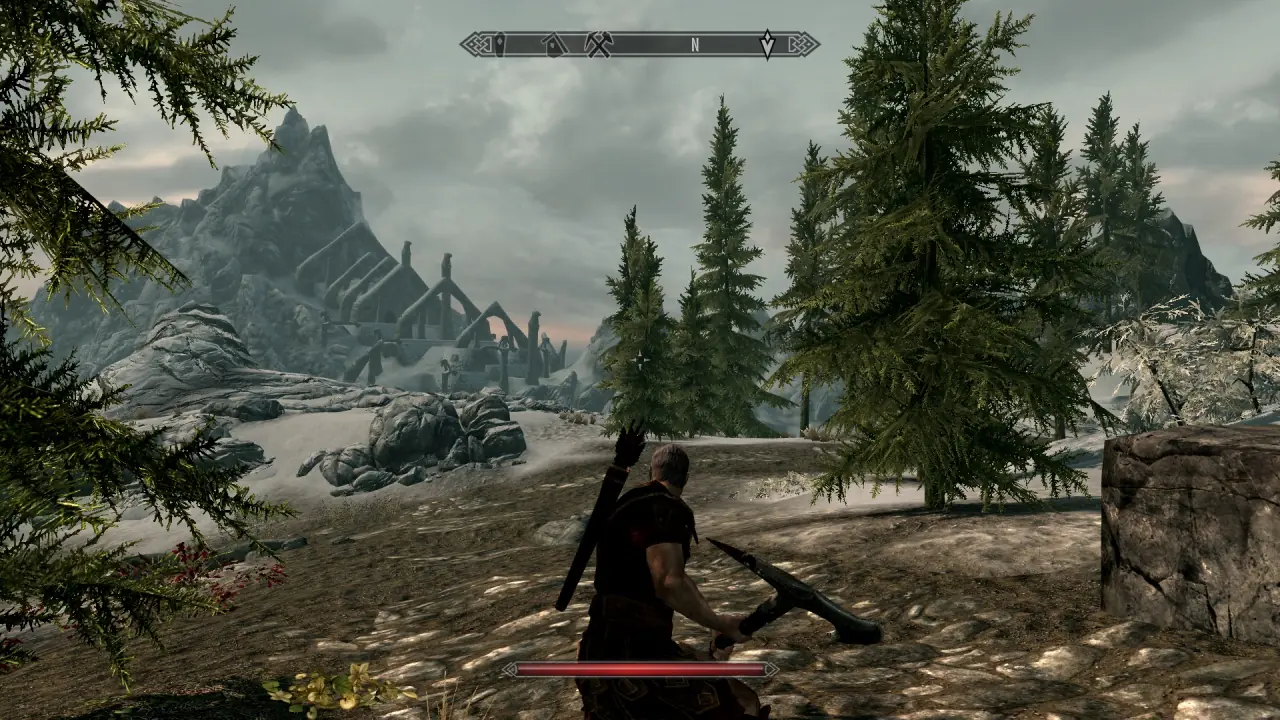Click the house-shaped location marker on compass

coord(553,45)
